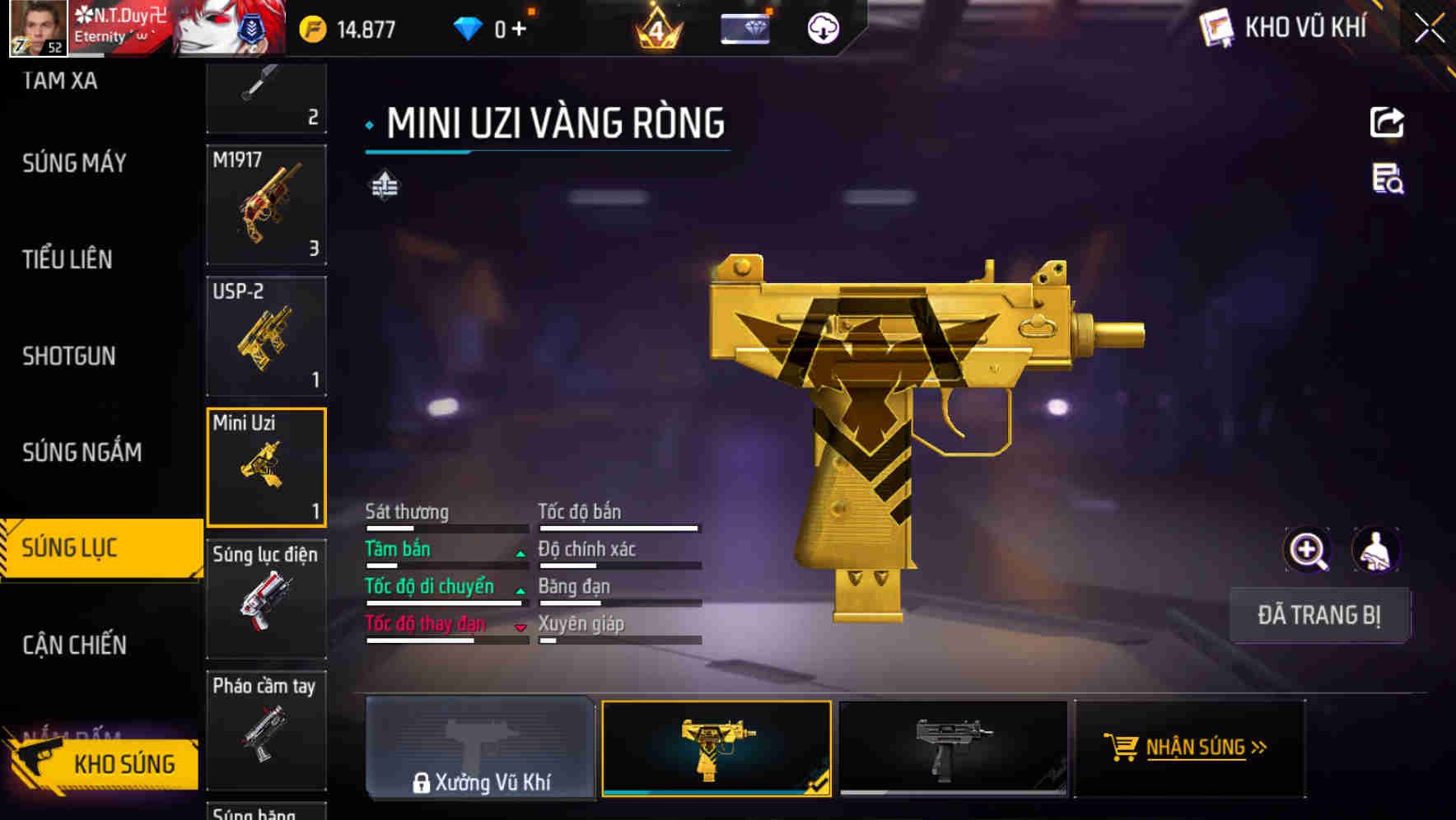Select the Súng lục điện slot
The height and width of the screenshot is (820, 1456).
click(266, 599)
